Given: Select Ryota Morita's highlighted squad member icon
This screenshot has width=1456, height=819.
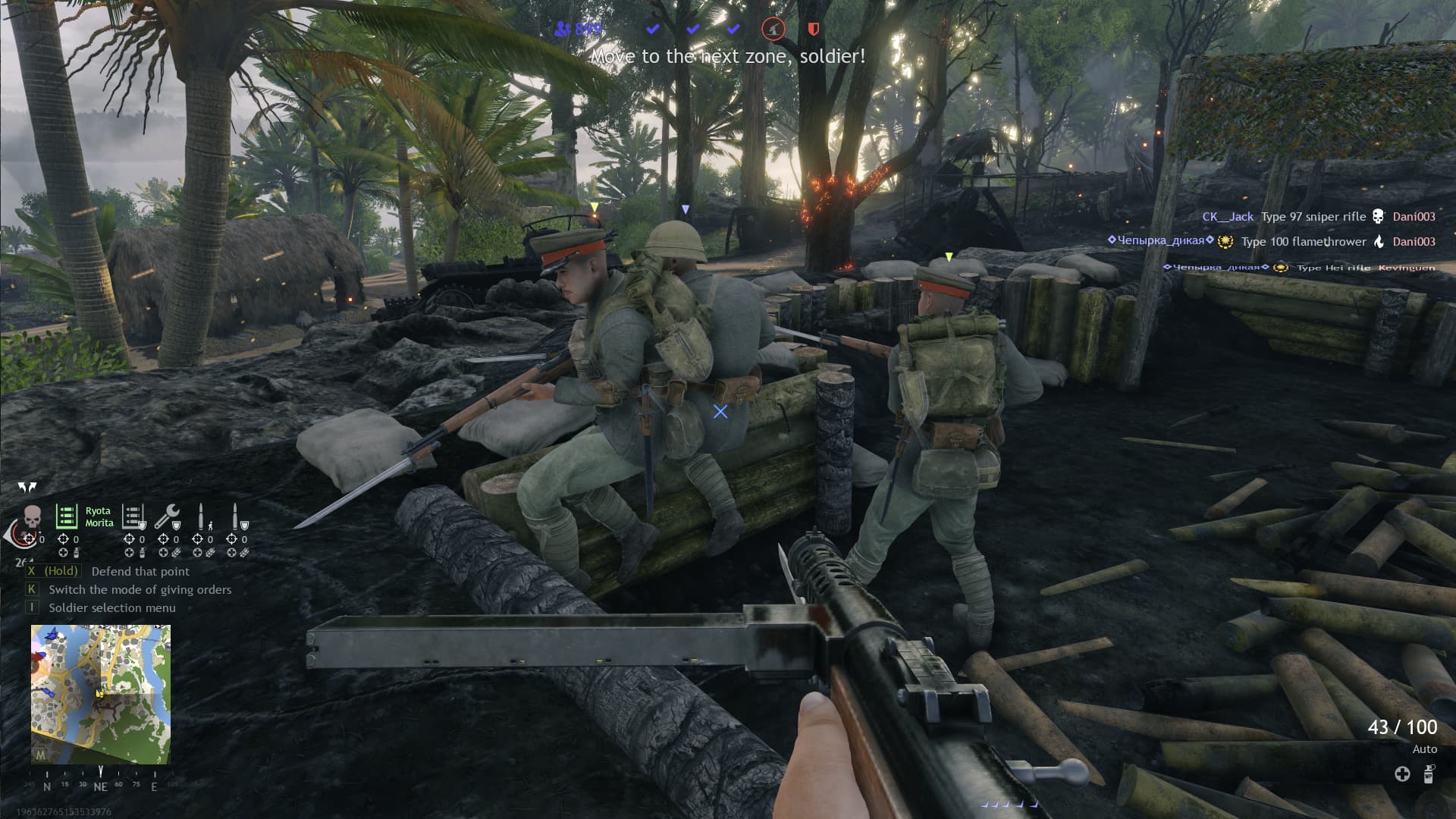Looking at the screenshot, I should click(67, 517).
